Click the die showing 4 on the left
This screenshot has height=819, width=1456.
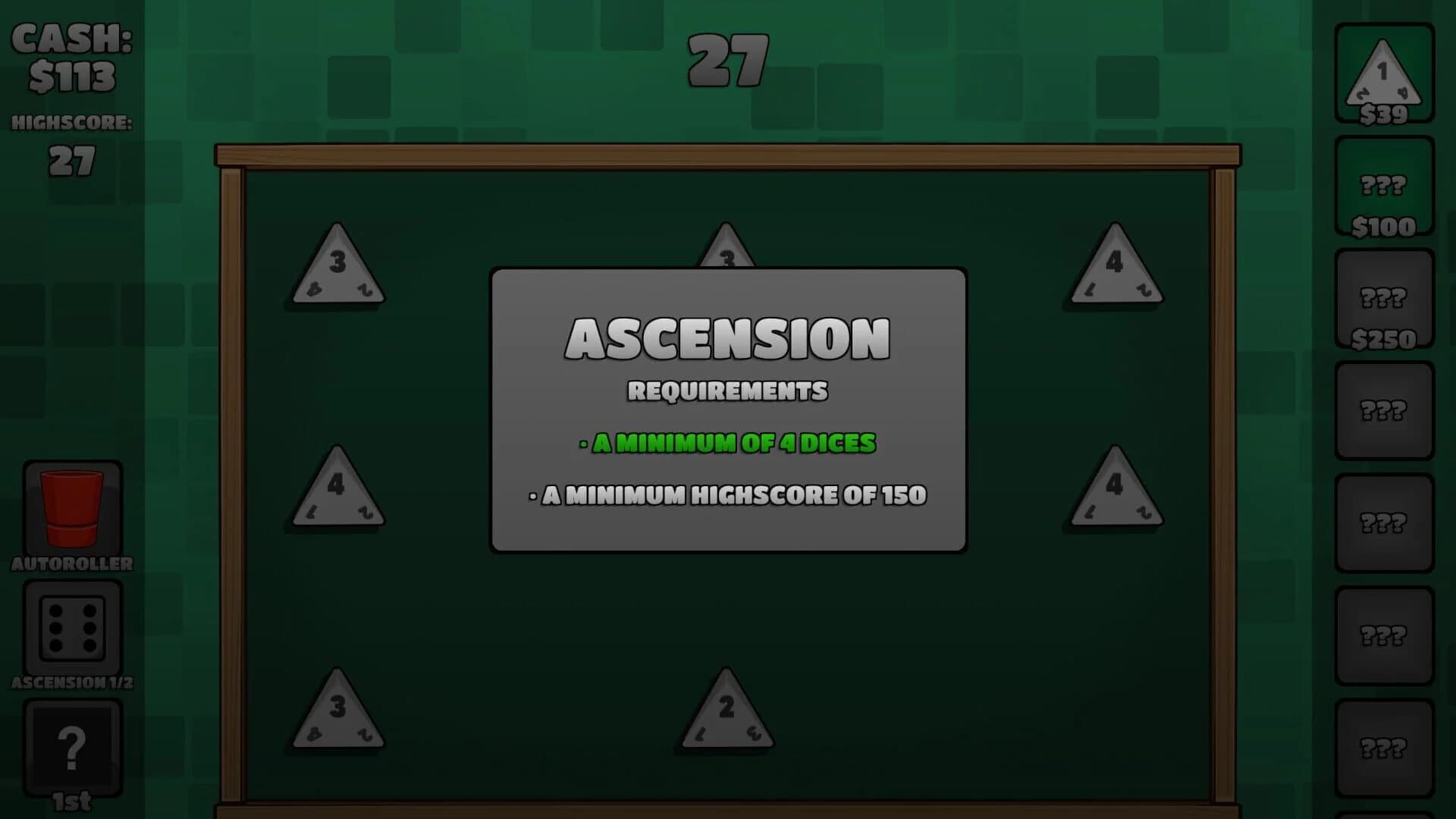(336, 489)
